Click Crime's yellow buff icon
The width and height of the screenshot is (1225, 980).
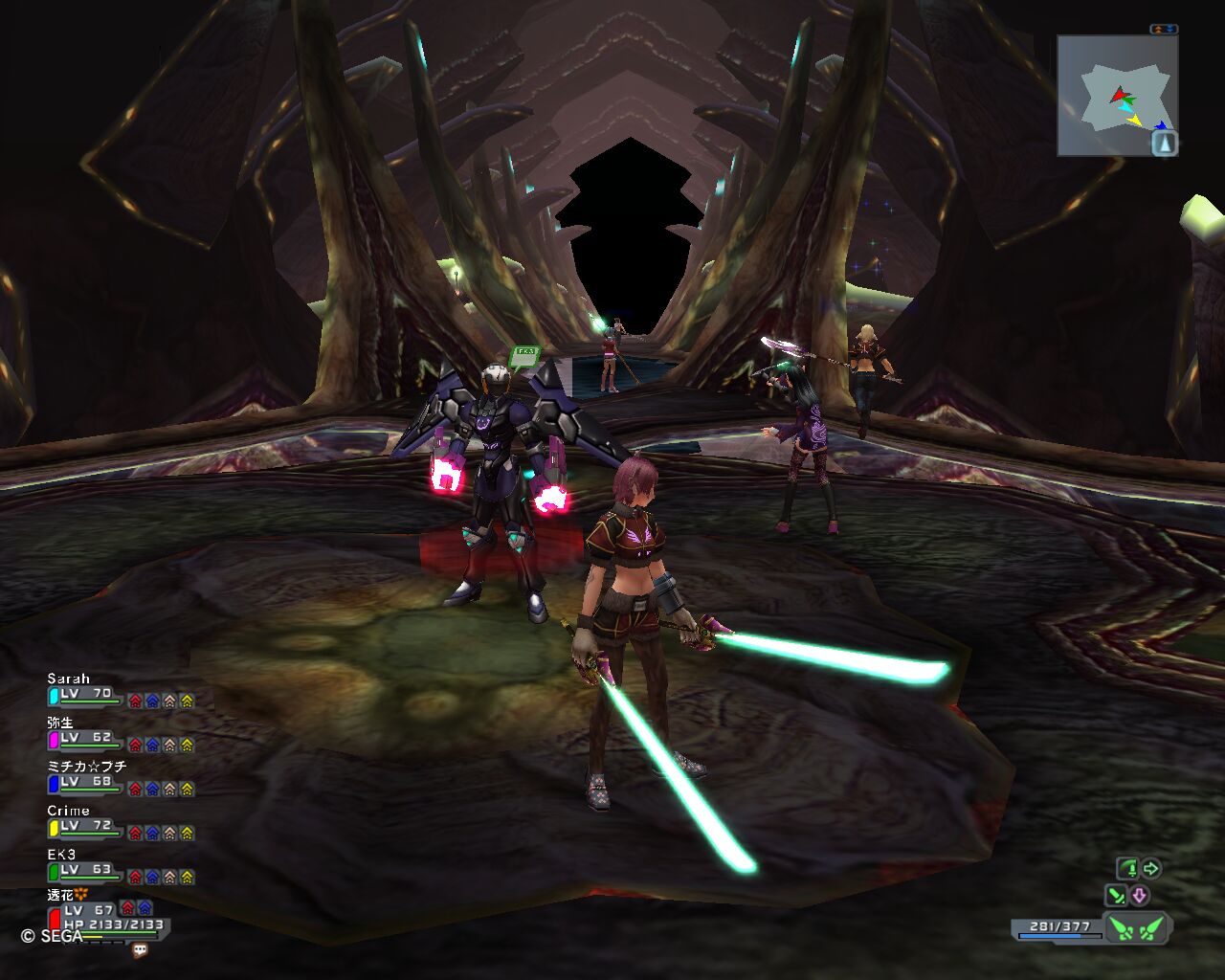[x=187, y=833]
